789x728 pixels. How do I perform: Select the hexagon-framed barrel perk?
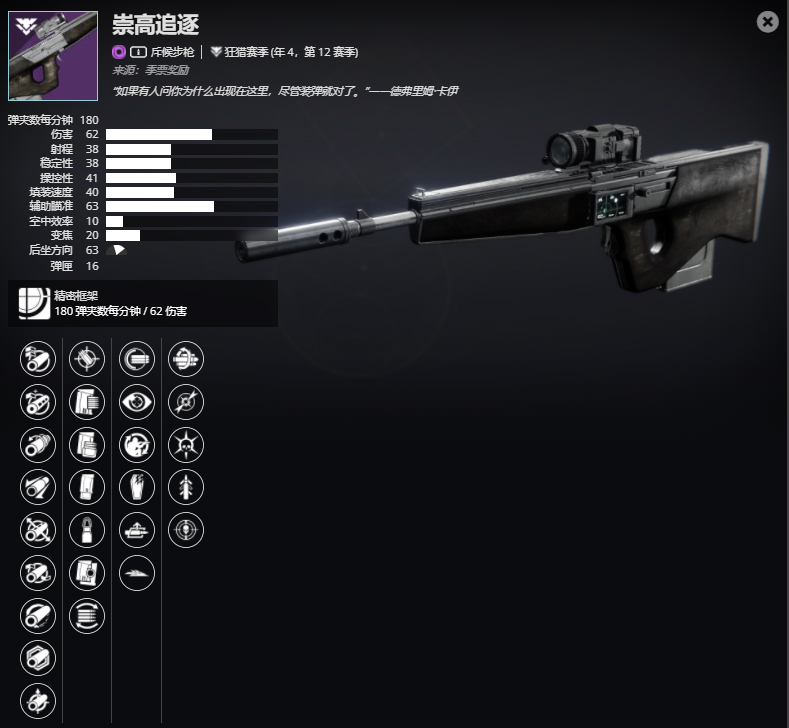click(38, 658)
